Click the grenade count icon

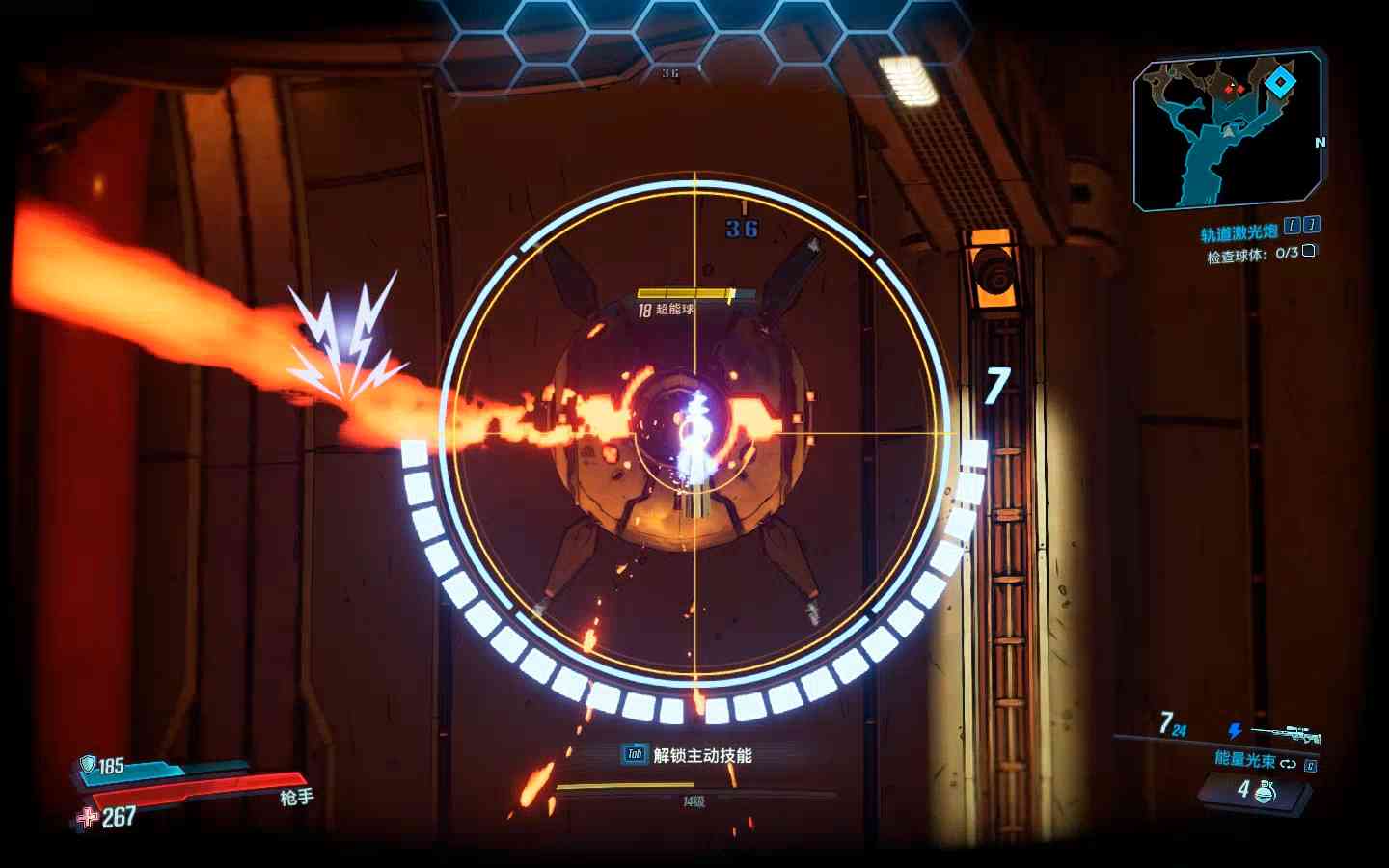coord(1265,791)
